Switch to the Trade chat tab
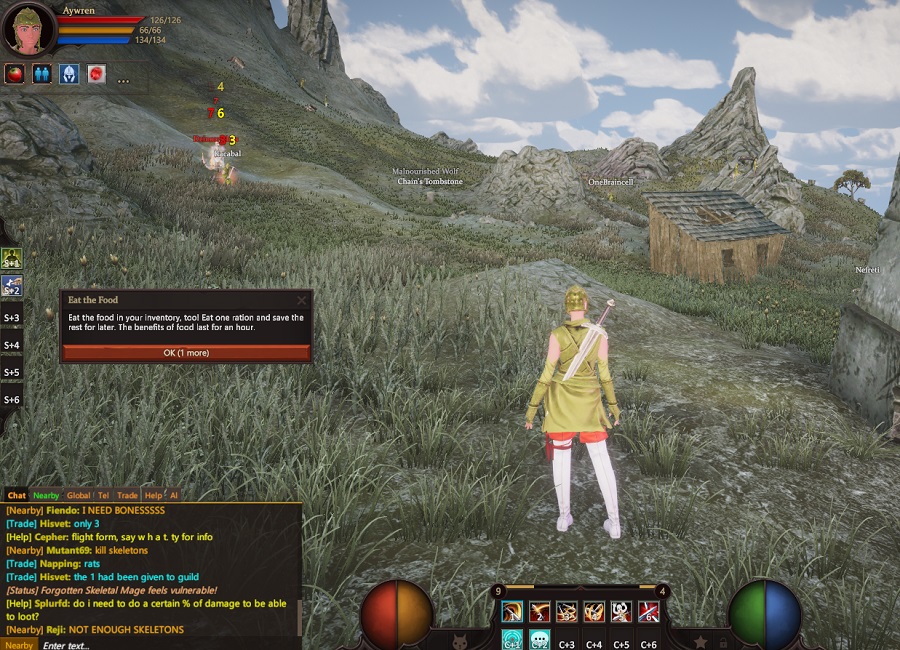900x650 pixels. pyautogui.click(x=127, y=495)
